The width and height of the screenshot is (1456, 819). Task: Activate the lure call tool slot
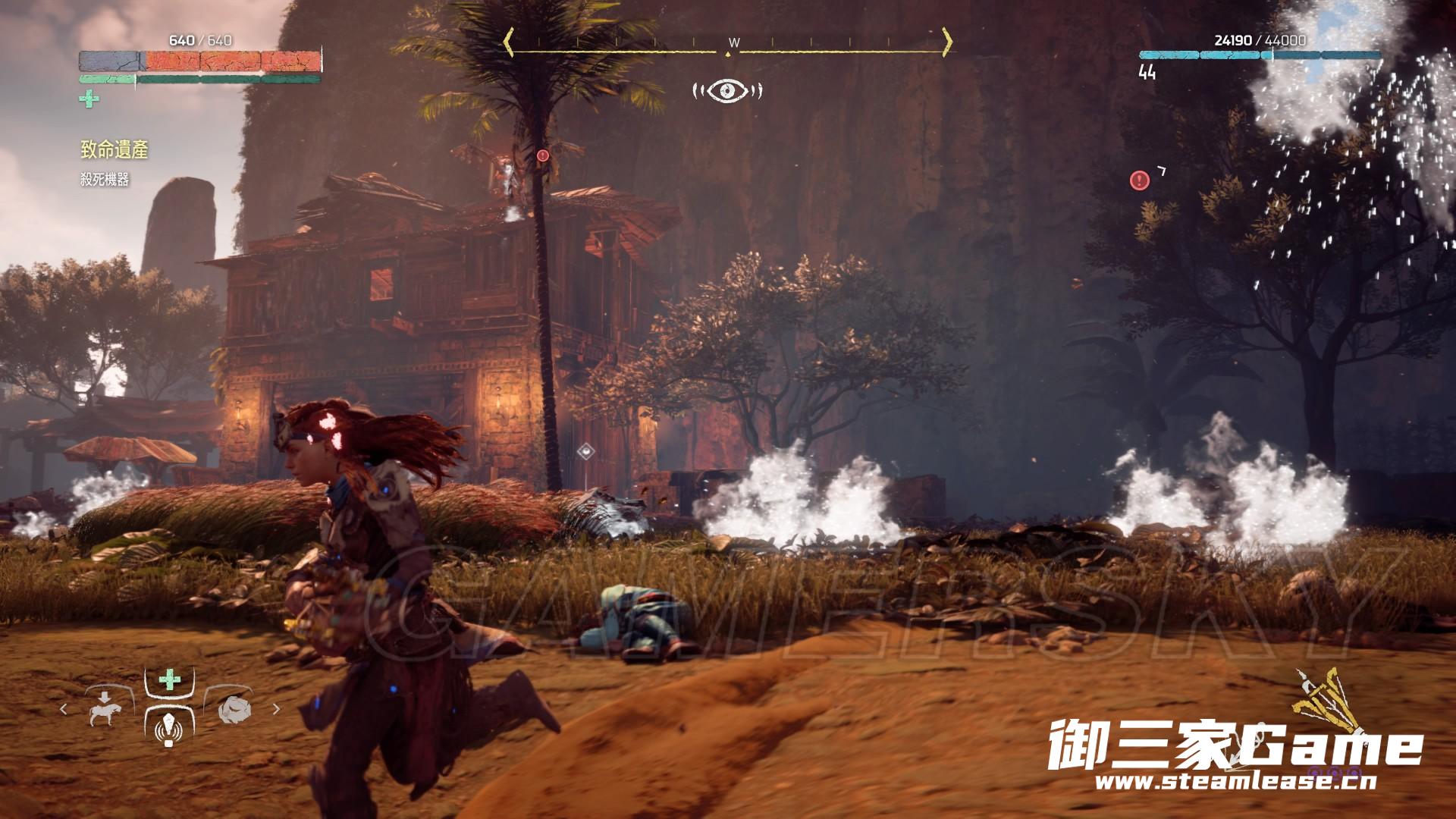(x=169, y=730)
